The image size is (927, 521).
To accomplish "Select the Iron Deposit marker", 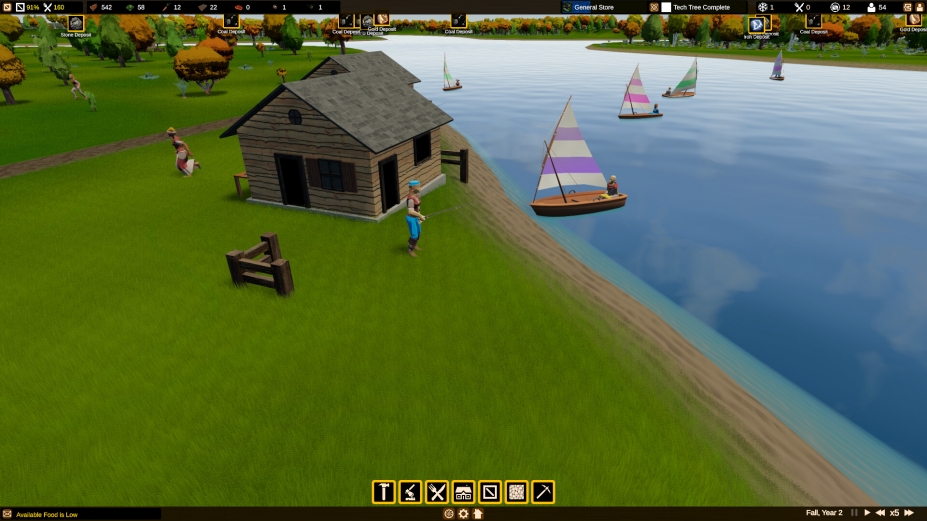I will (756, 25).
